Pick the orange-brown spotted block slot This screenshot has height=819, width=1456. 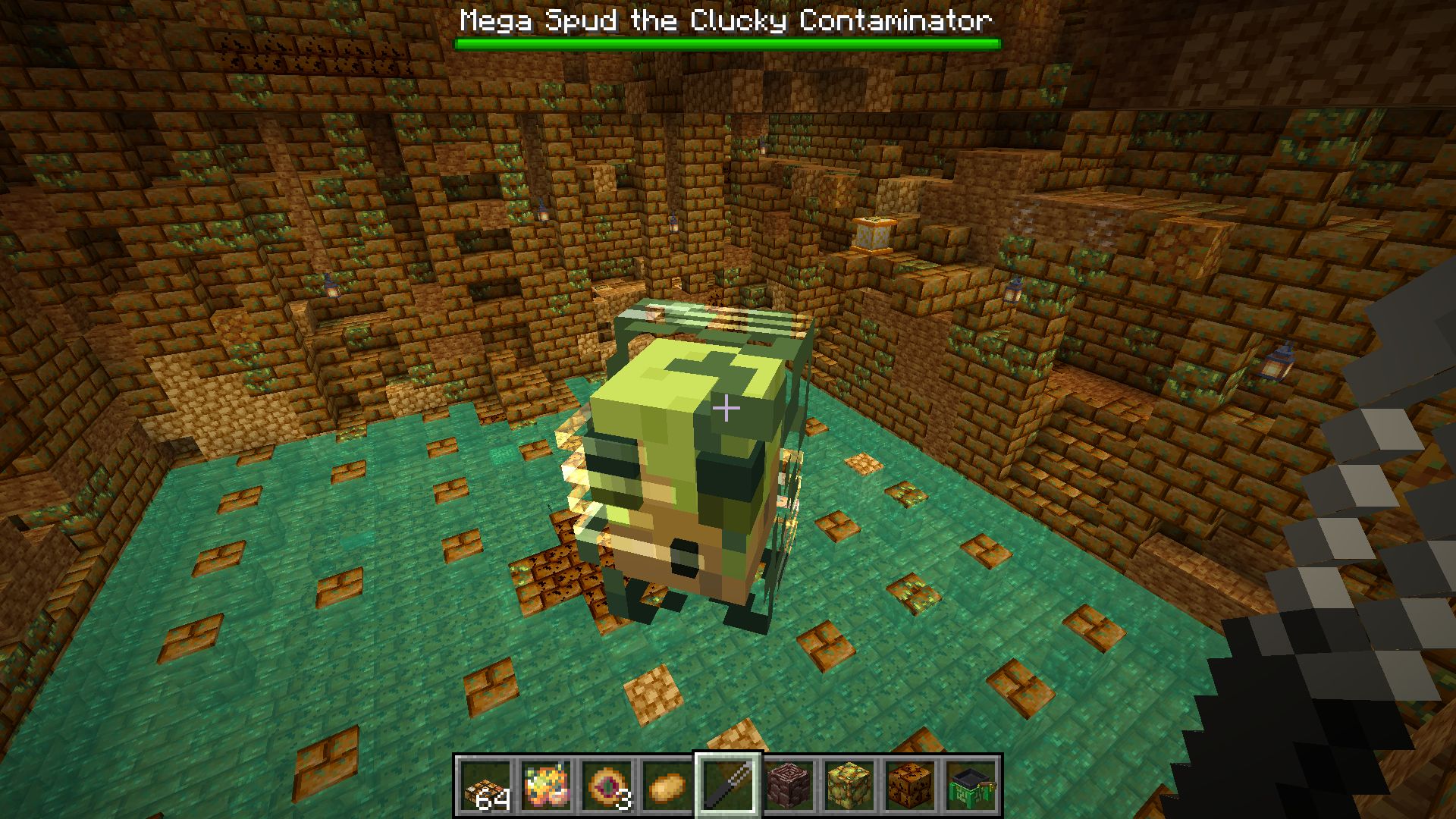click(910, 786)
